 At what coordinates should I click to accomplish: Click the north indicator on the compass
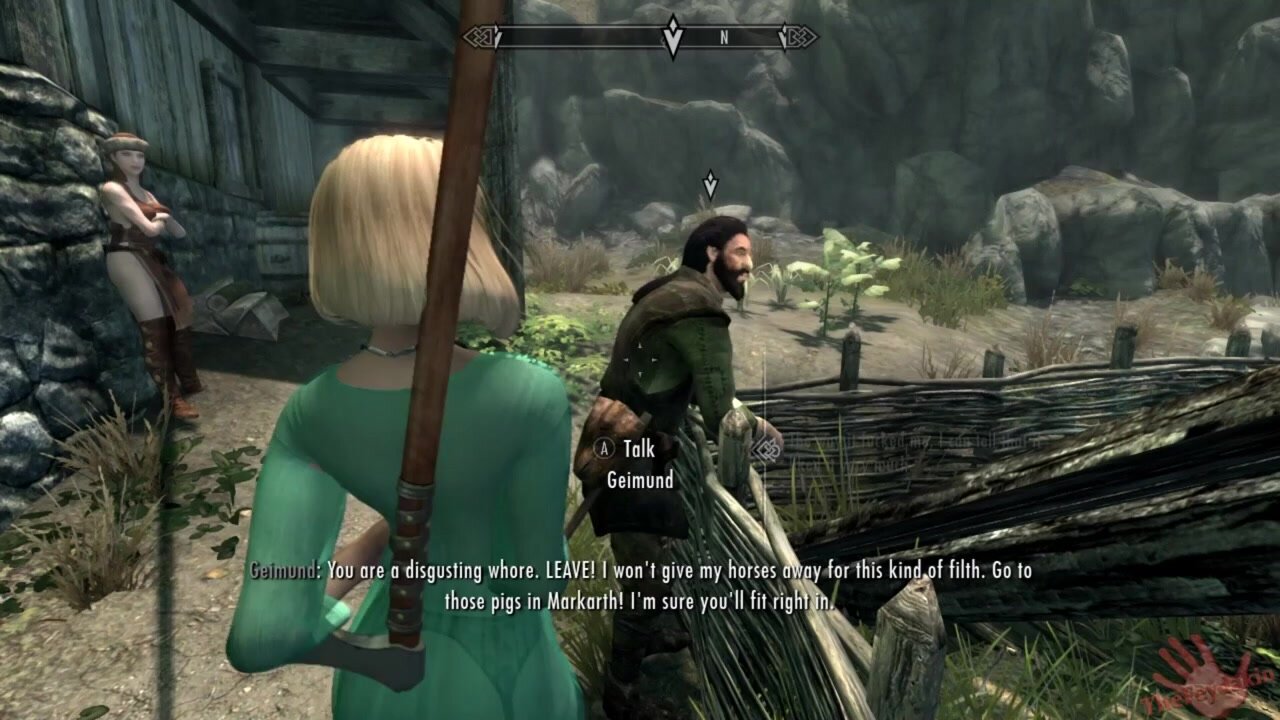point(724,38)
